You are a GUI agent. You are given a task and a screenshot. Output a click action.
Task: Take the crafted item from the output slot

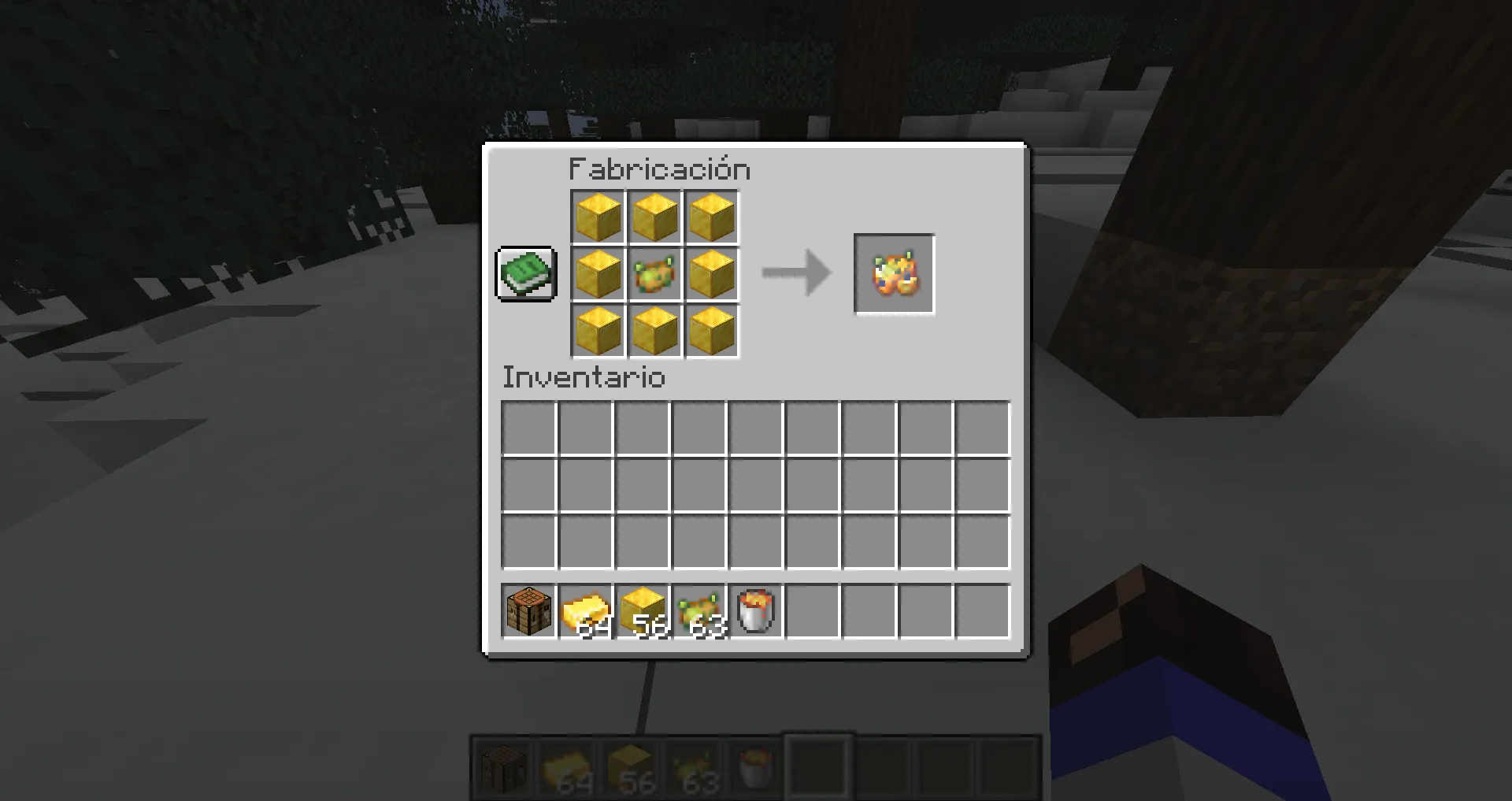click(x=894, y=274)
